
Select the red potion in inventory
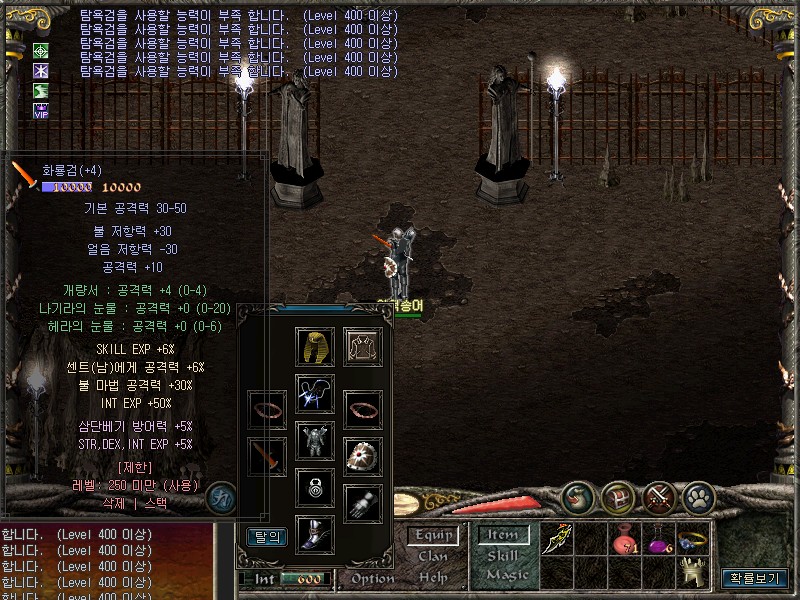625,541
